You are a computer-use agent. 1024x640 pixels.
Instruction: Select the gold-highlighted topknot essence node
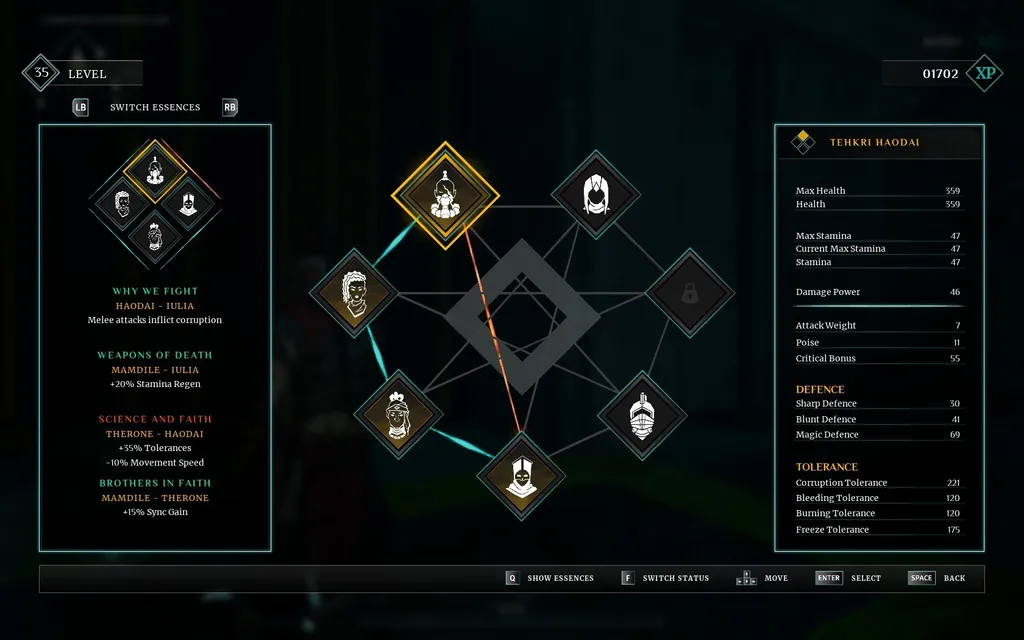[444, 195]
